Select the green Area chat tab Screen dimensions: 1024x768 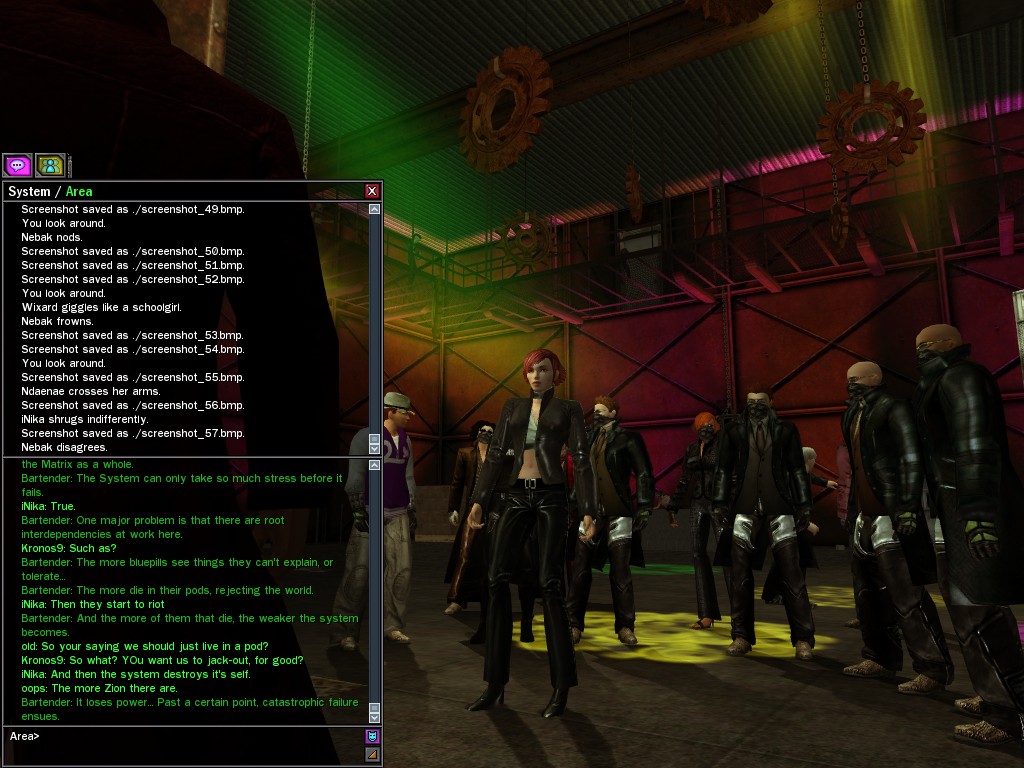pyautogui.click(x=79, y=191)
